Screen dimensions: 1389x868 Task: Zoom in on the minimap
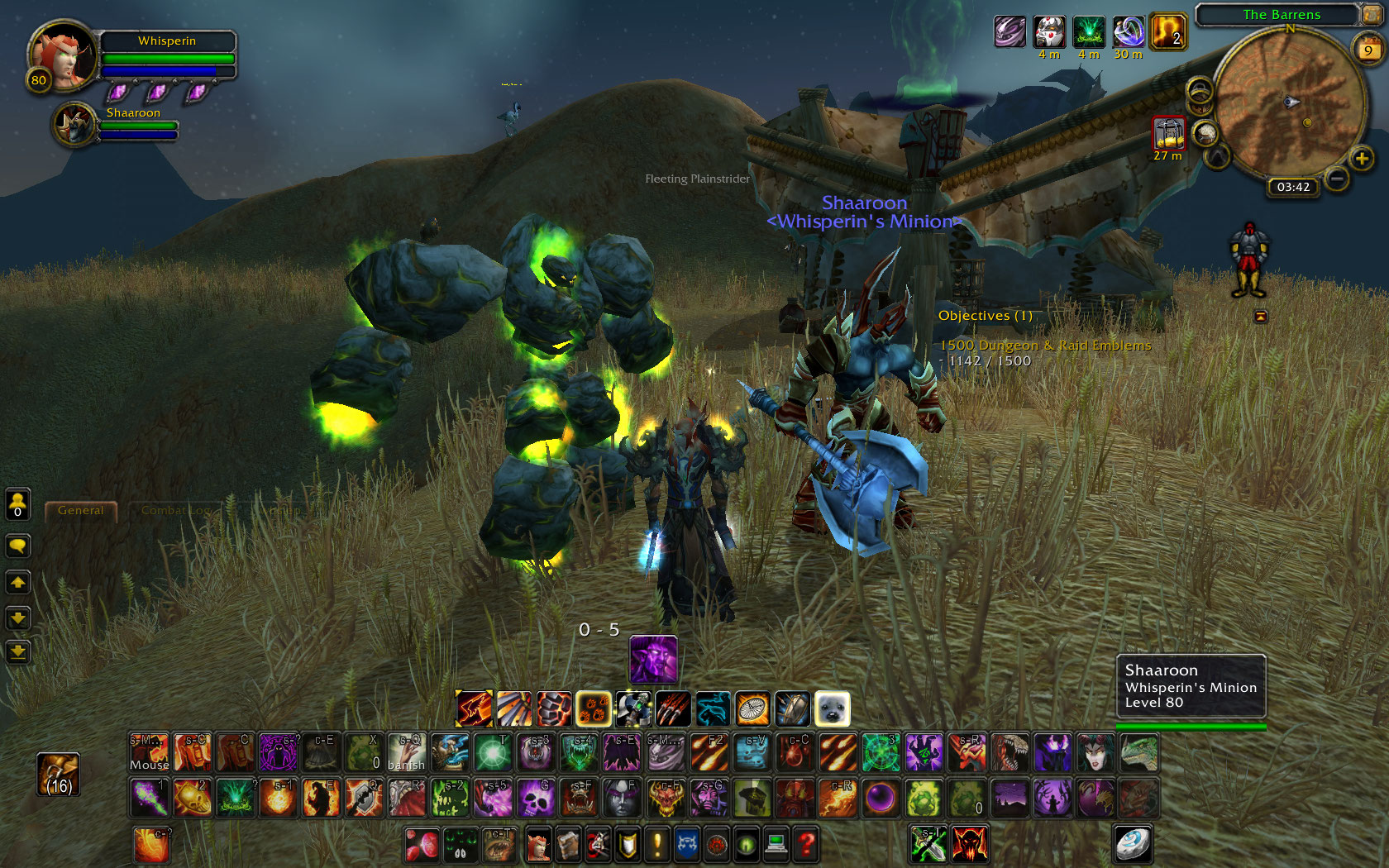tap(1361, 158)
